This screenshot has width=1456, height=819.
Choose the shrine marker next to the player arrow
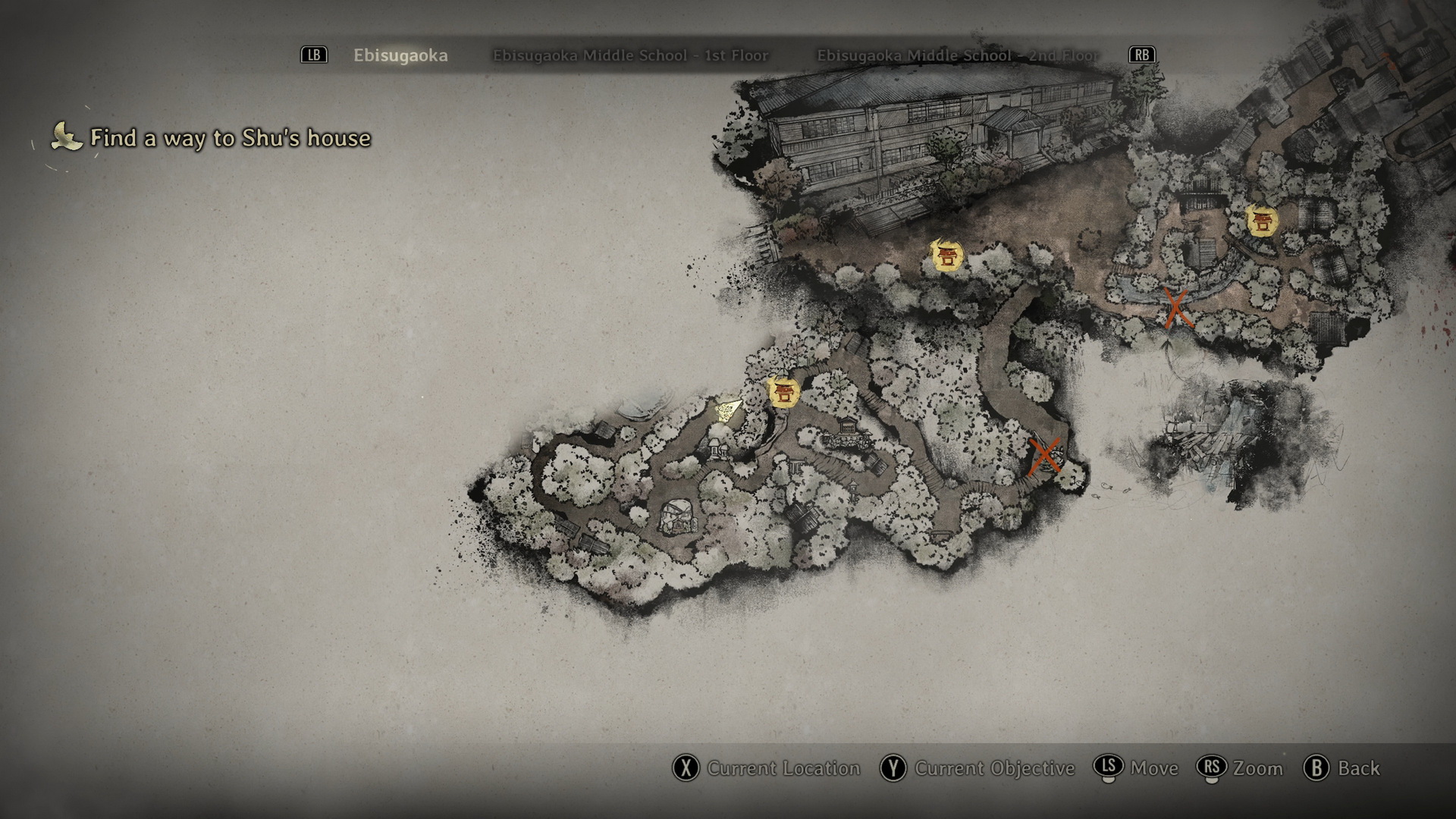click(x=783, y=392)
